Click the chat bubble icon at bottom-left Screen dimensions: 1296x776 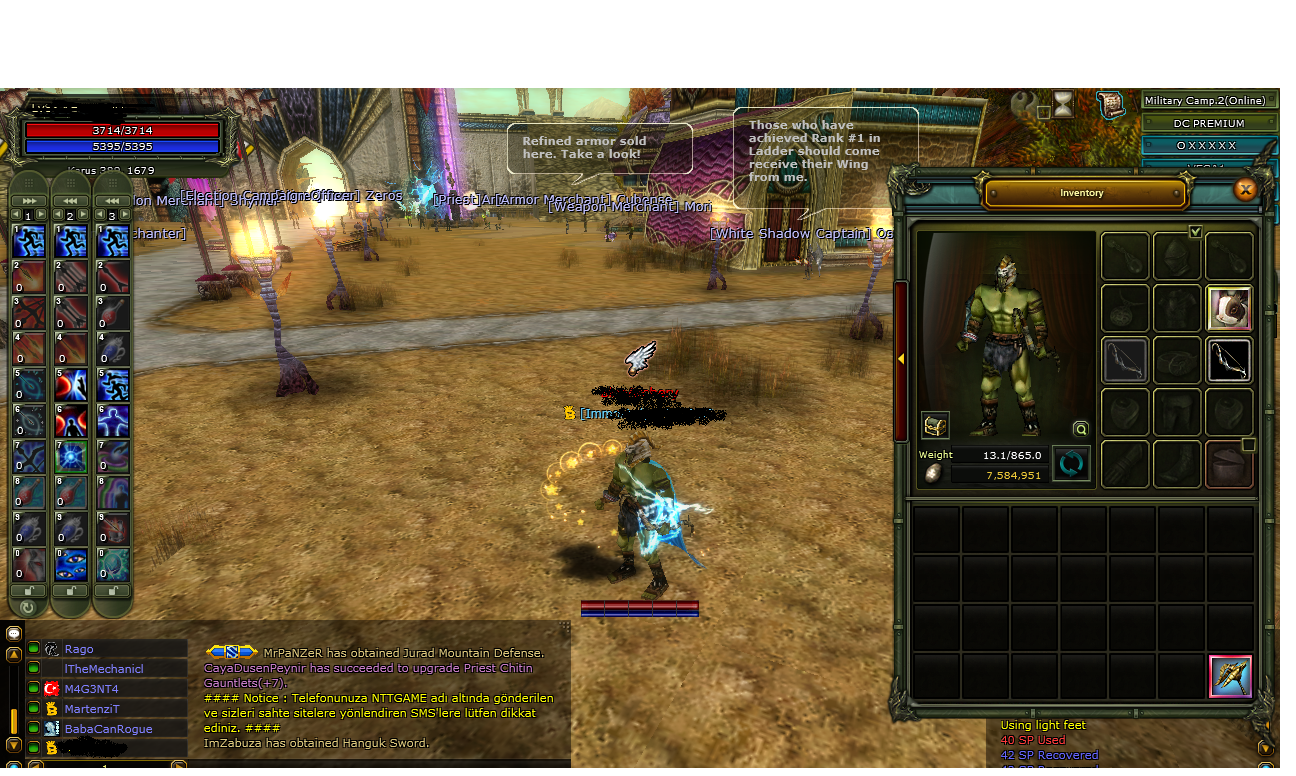14,634
